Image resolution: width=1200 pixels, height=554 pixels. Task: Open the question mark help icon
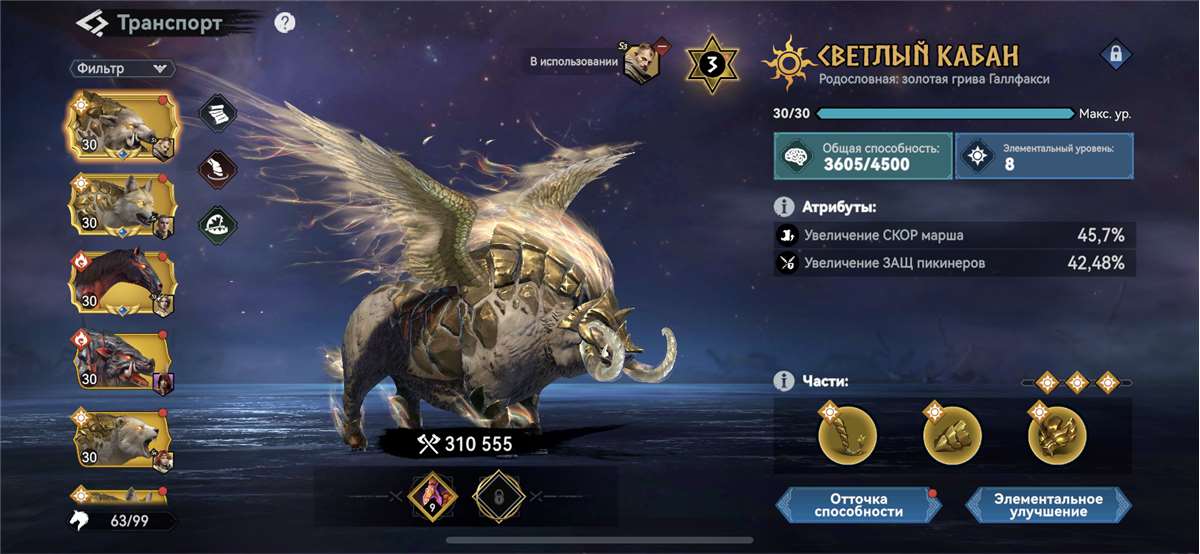[x=284, y=23]
